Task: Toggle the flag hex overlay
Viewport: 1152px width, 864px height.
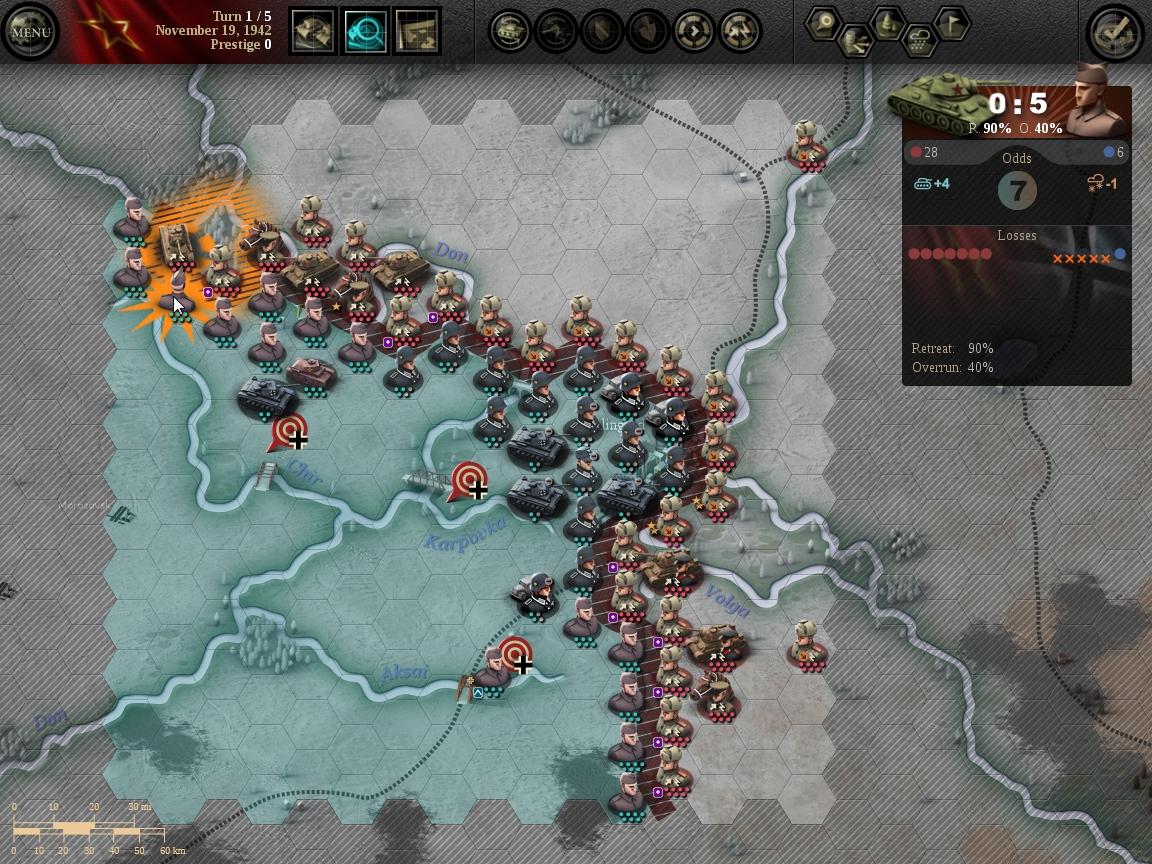Action: point(952,23)
